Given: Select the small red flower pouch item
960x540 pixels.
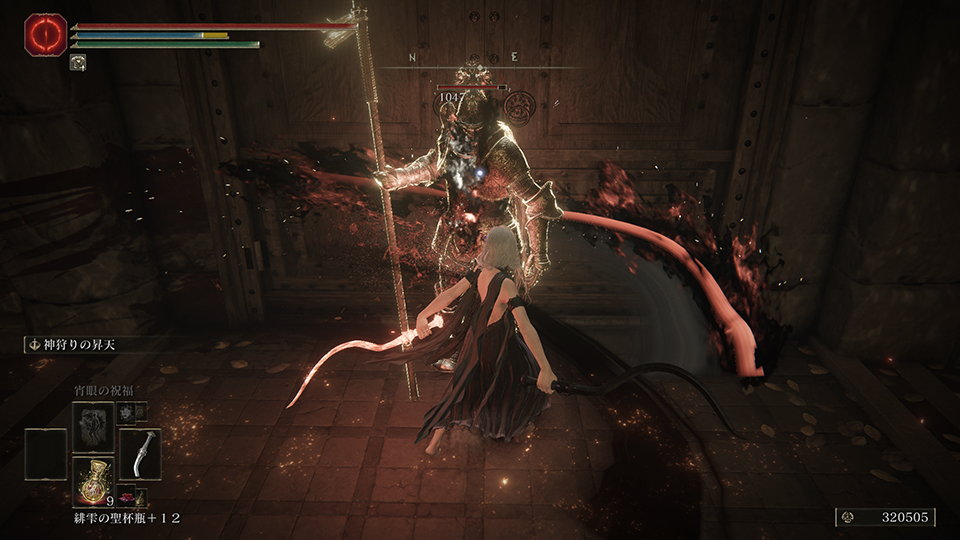Looking at the screenshot, I should coord(127,496).
